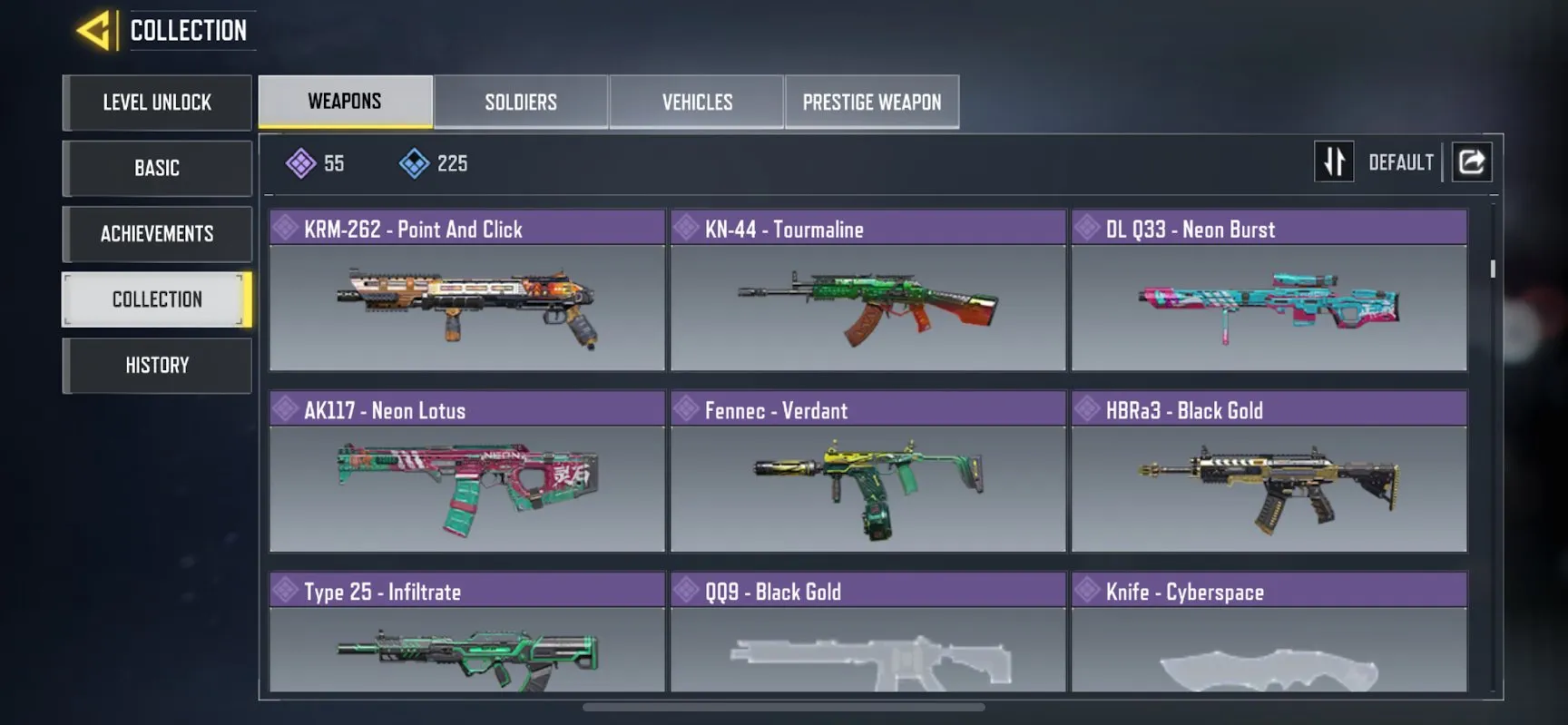Select LEVEL UNLOCK in the sidebar

tap(156, 103)
